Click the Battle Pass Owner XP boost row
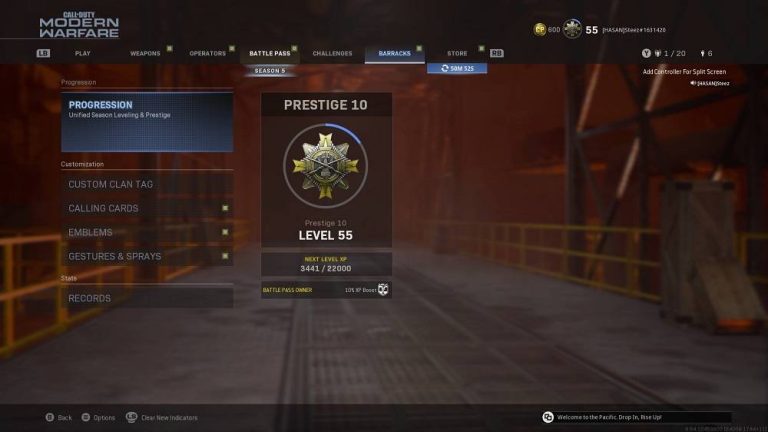This screenshot has width=768, height=432. coord(325,290)
